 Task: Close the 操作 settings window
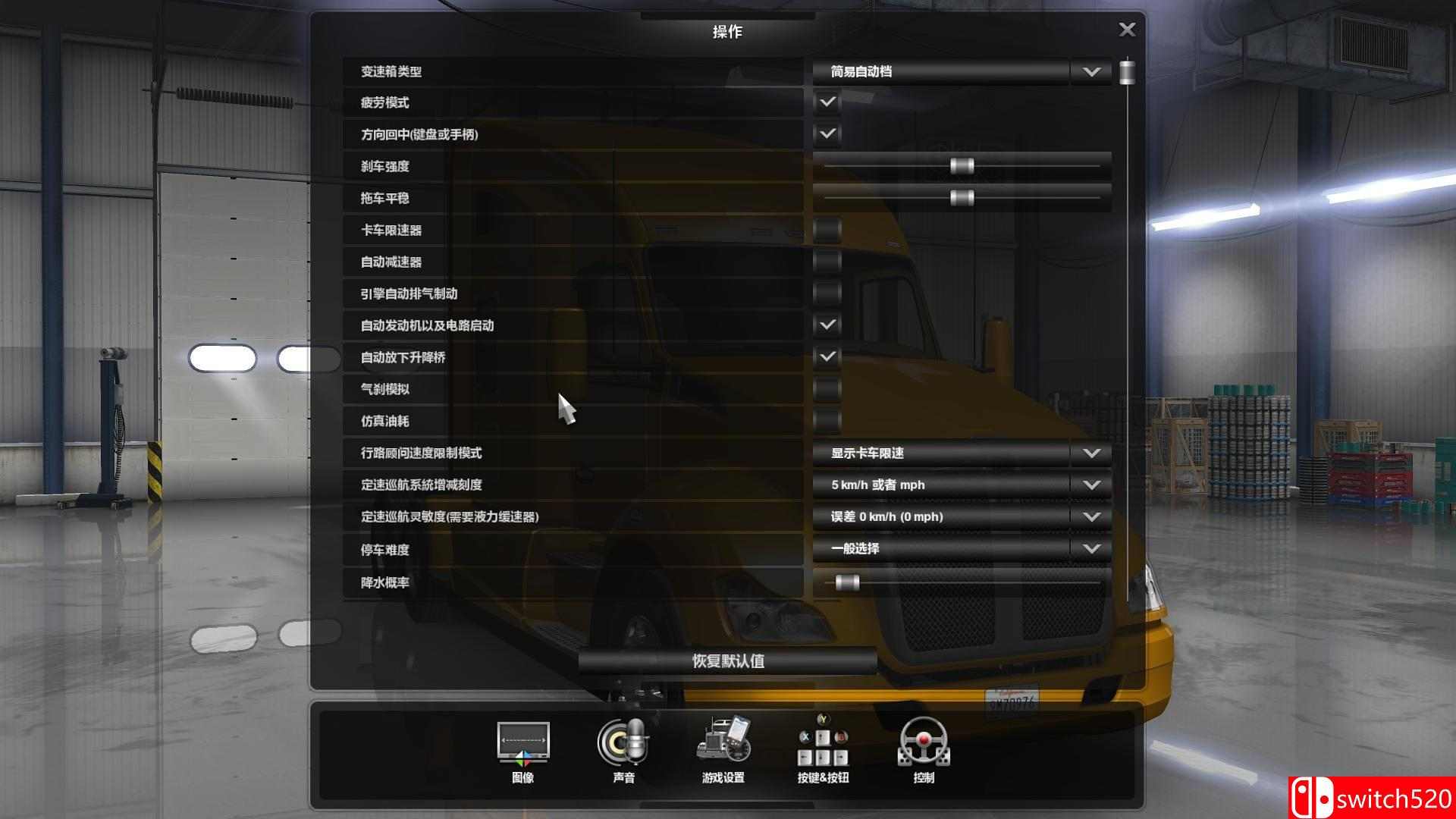[1128, 29]
